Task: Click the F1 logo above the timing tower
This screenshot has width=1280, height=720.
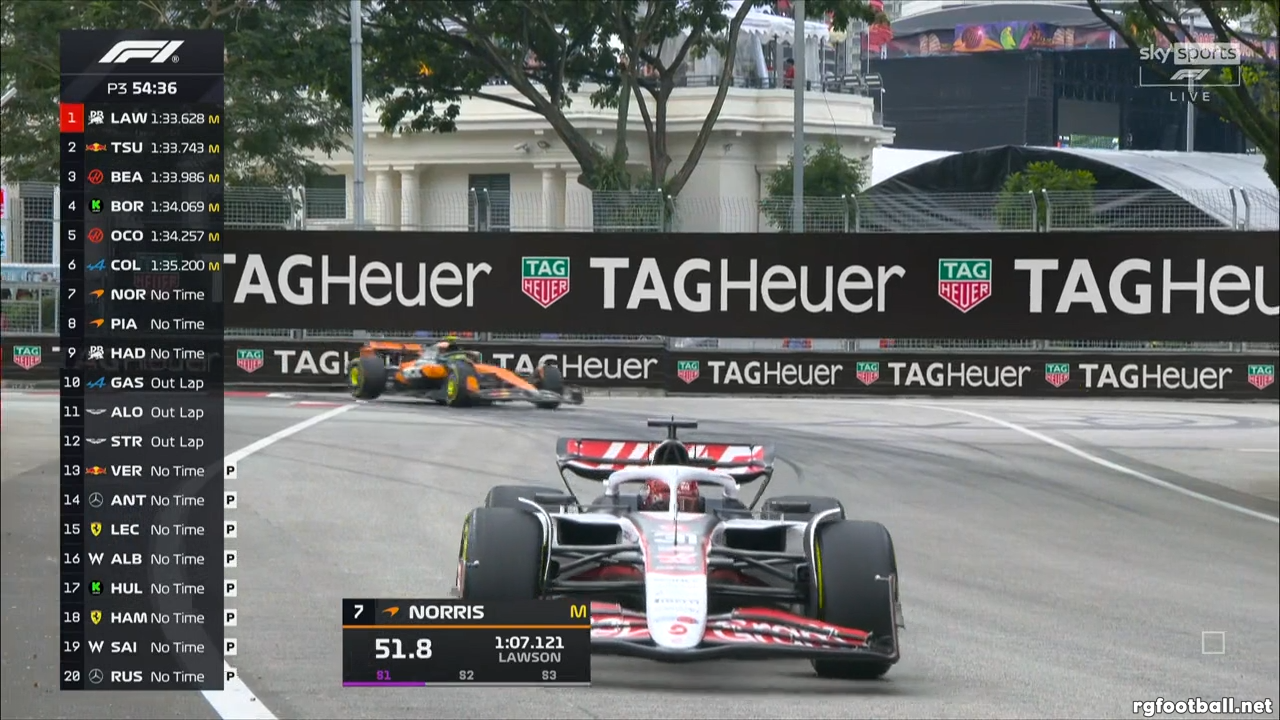Action: tap(141, 52)
